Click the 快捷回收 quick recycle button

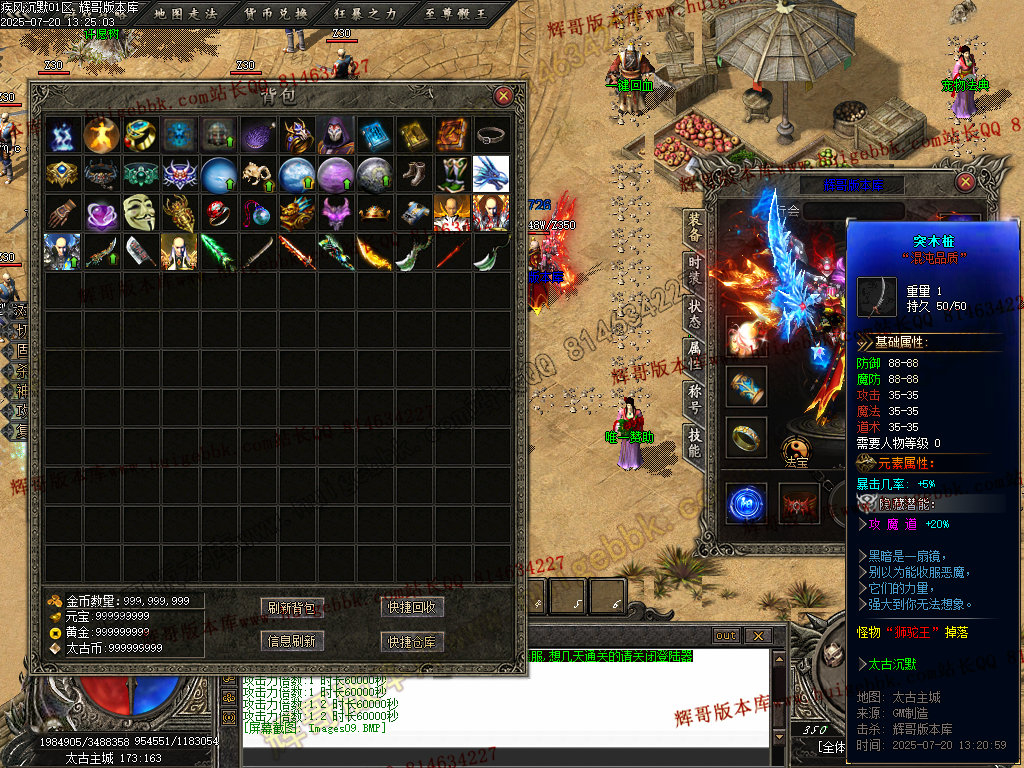(x=412, y=608)
